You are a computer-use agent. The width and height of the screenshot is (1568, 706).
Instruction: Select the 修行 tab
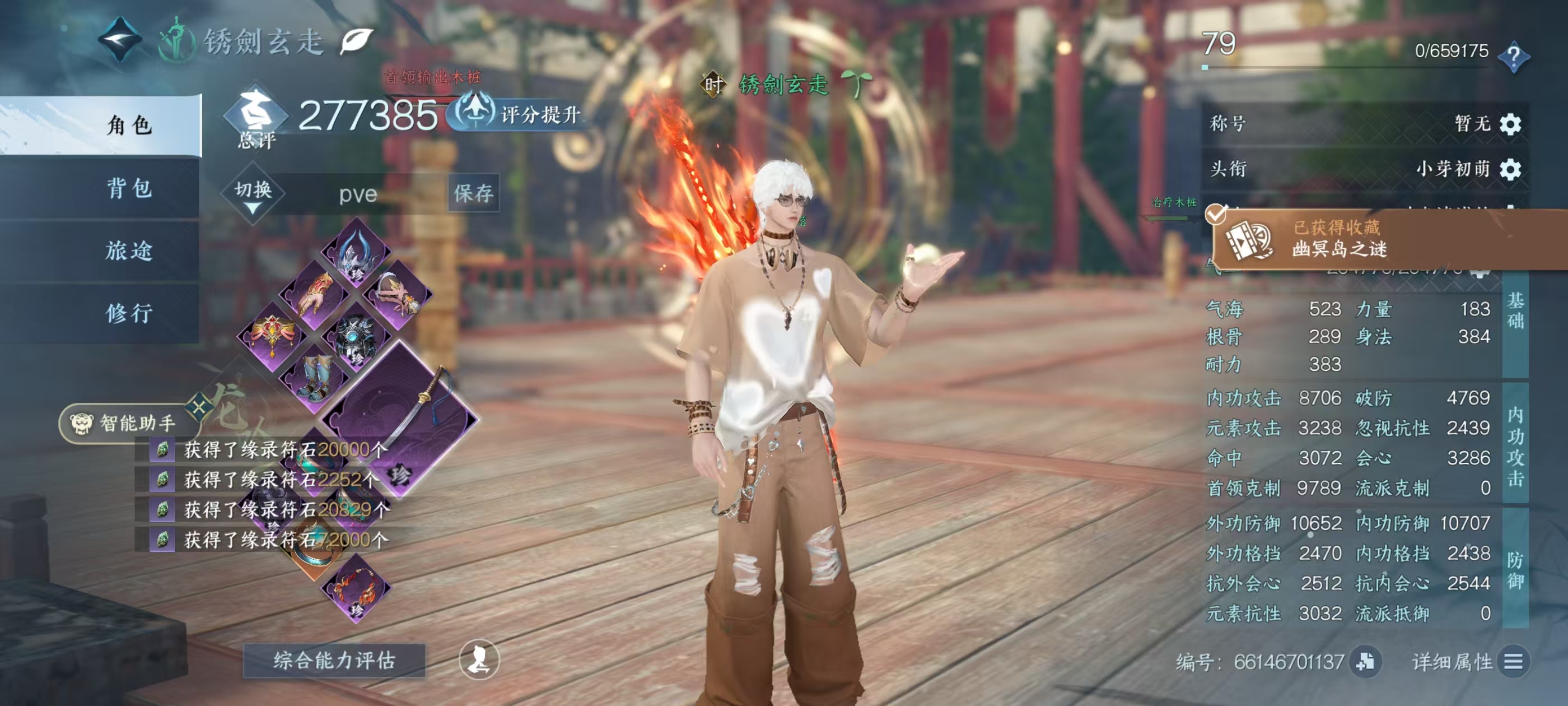[x=129, y=313]
